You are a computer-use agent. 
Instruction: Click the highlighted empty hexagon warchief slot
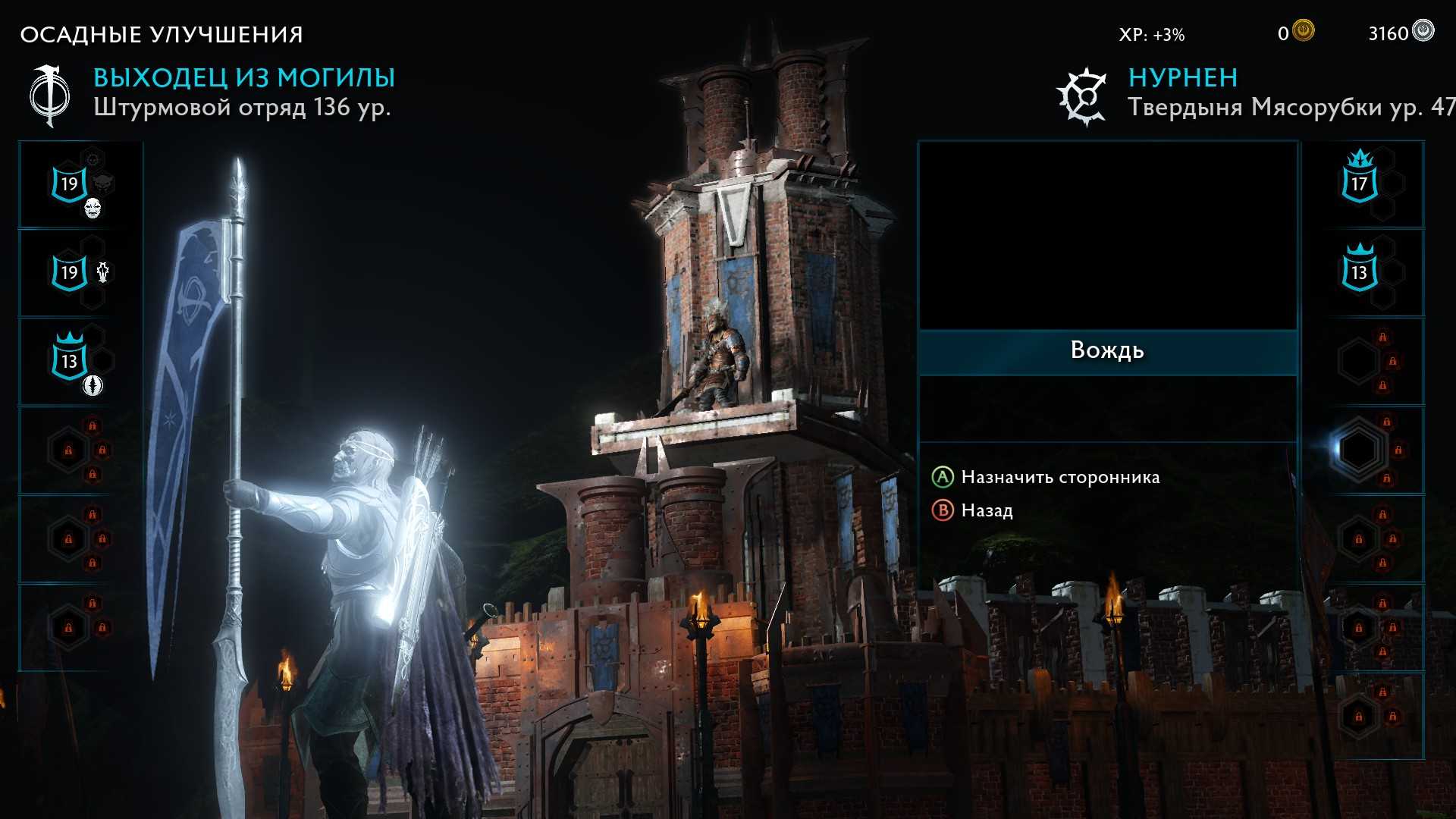pyautogui.click(x=1358, y=450)
